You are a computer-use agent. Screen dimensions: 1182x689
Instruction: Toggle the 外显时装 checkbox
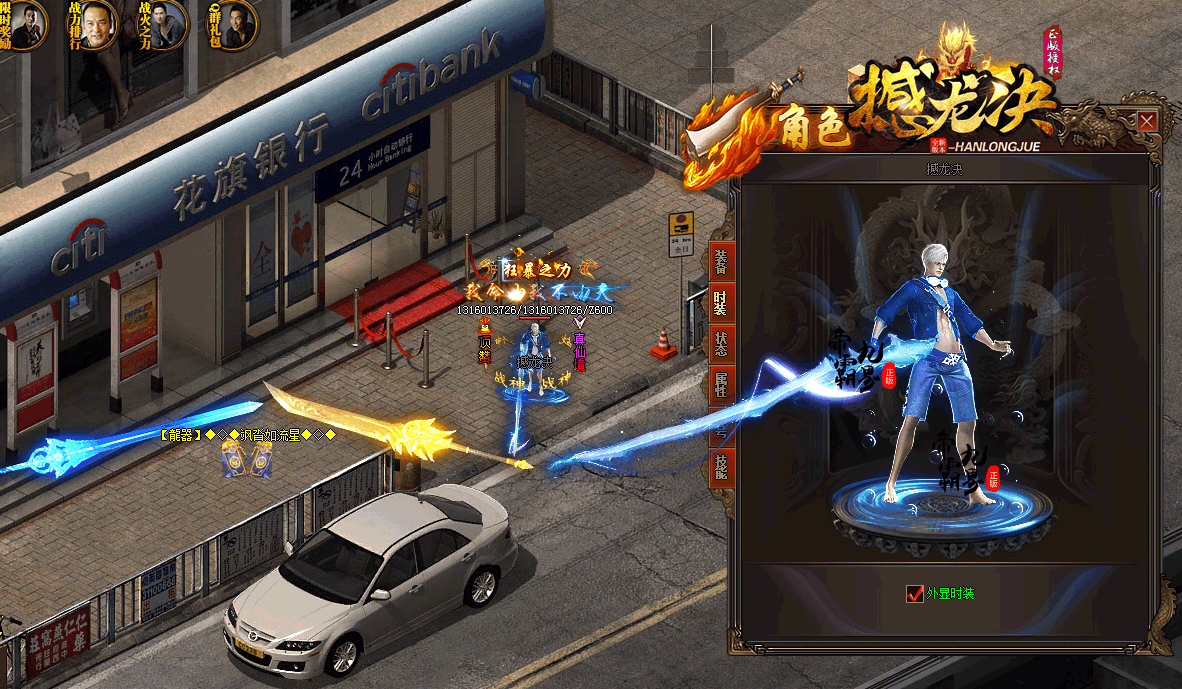tap(914, 594)
